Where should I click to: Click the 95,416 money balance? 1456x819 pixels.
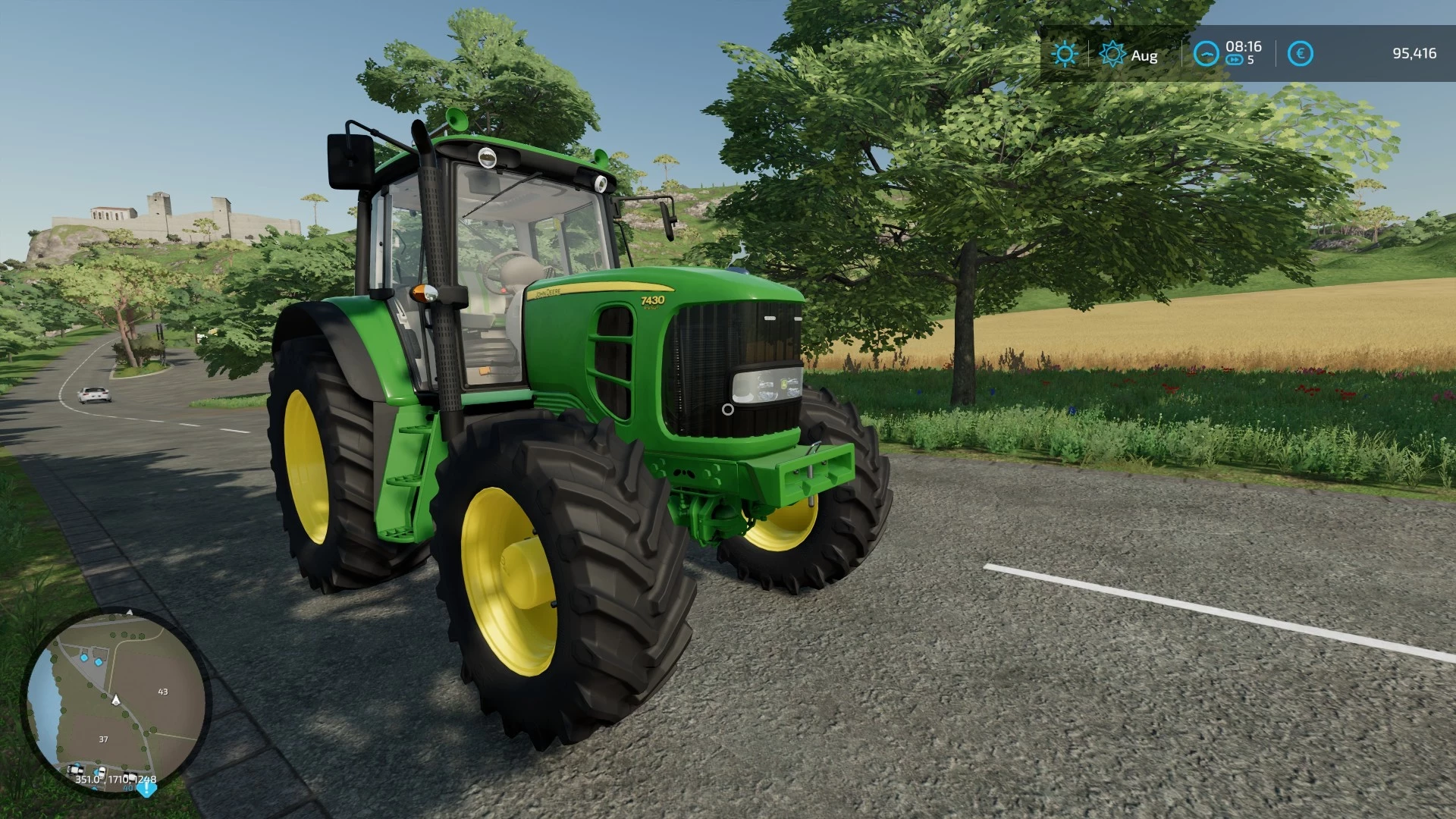[1415, 53]
